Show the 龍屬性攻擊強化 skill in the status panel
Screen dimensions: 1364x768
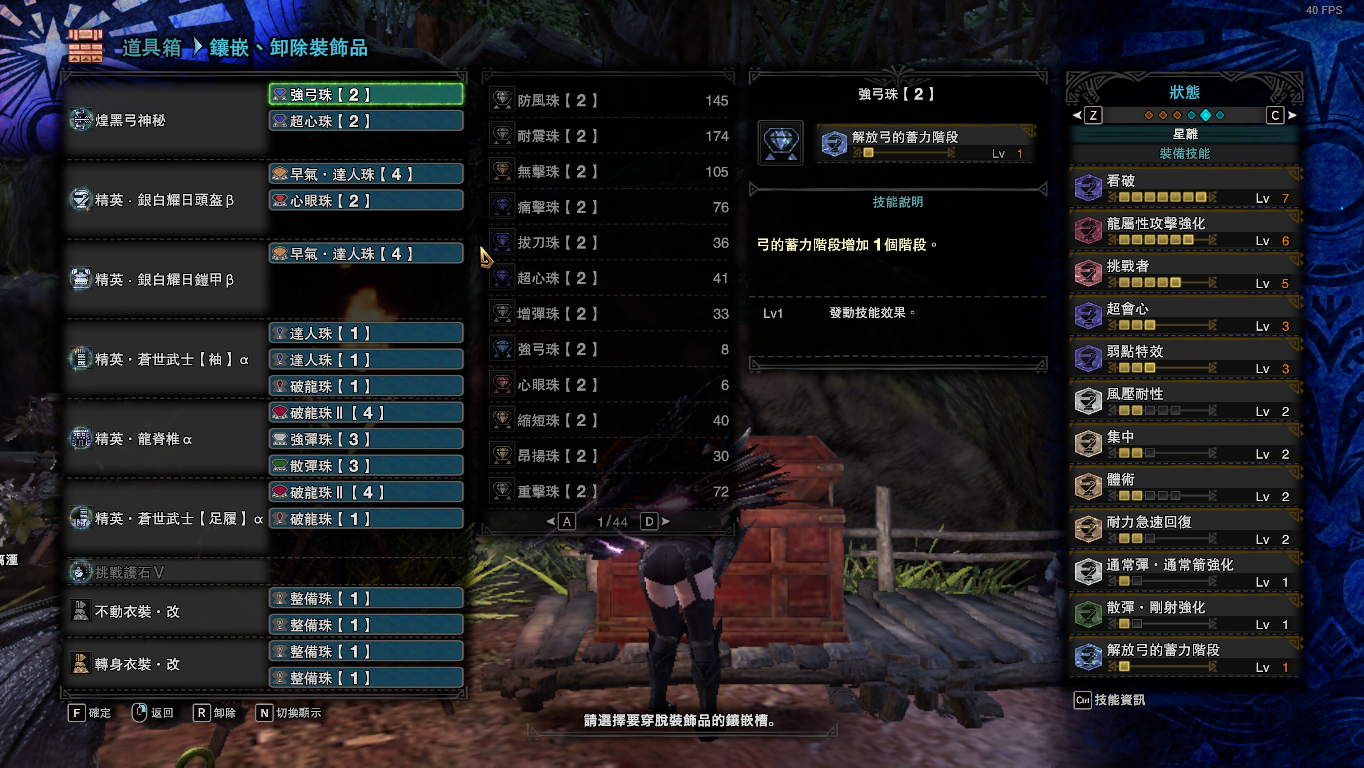click(1184, 231)
